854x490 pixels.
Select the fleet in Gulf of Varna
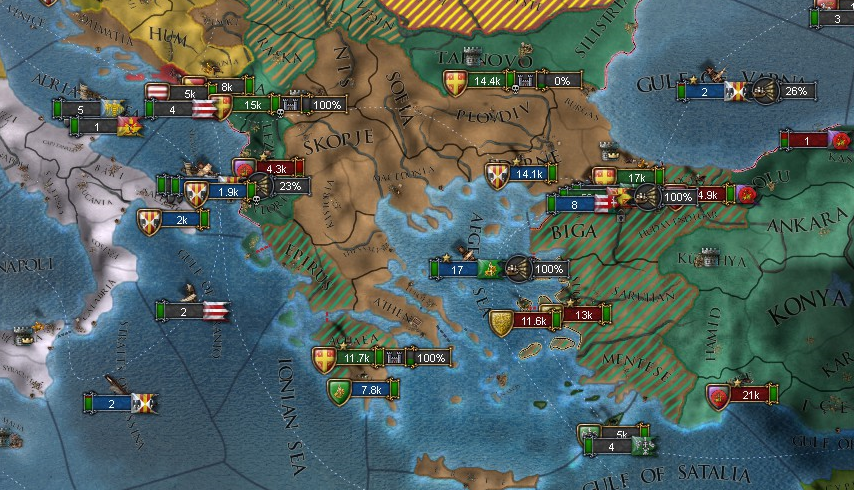704,92
